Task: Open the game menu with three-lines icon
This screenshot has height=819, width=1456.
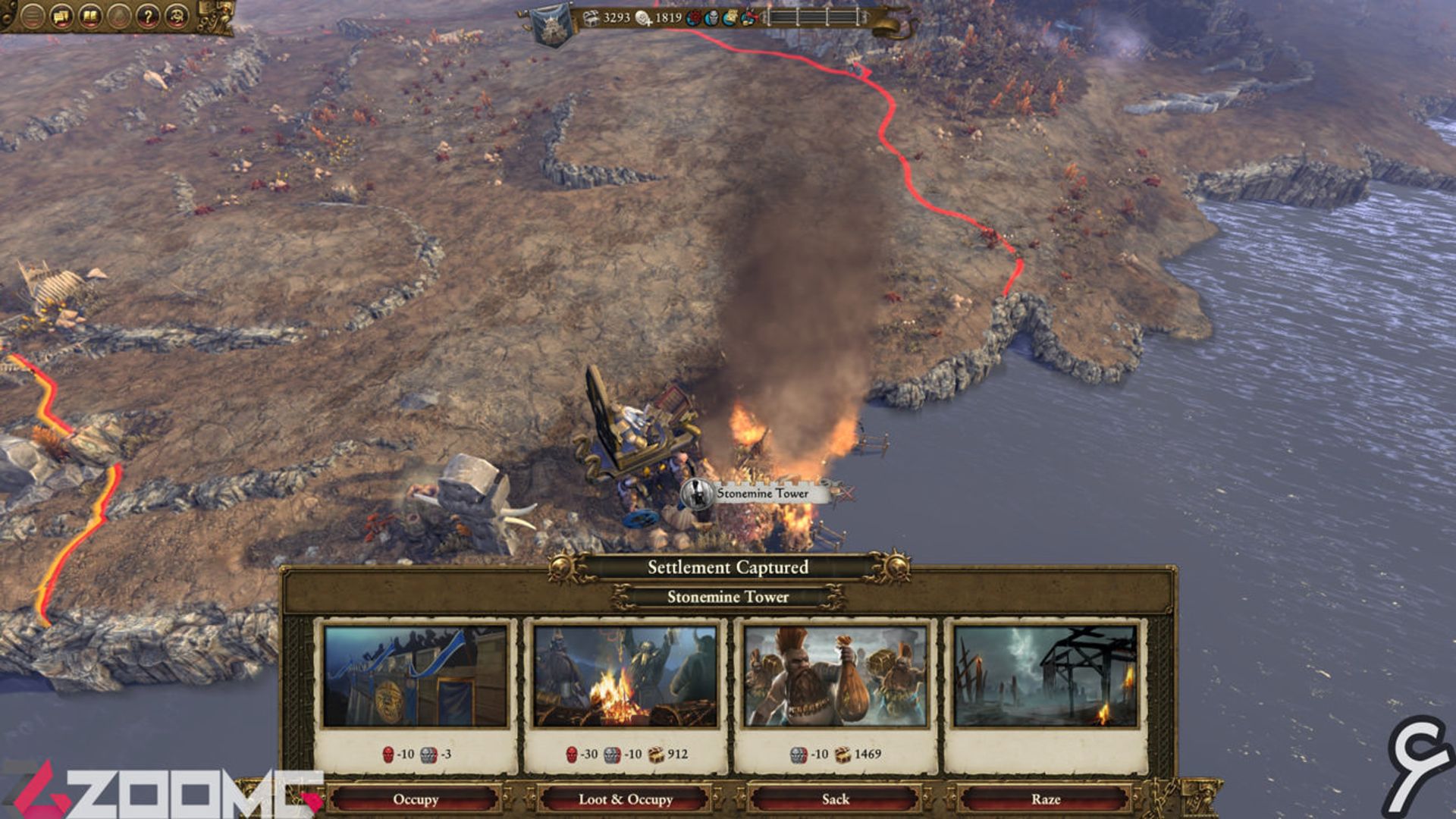Action: [32, 16]
